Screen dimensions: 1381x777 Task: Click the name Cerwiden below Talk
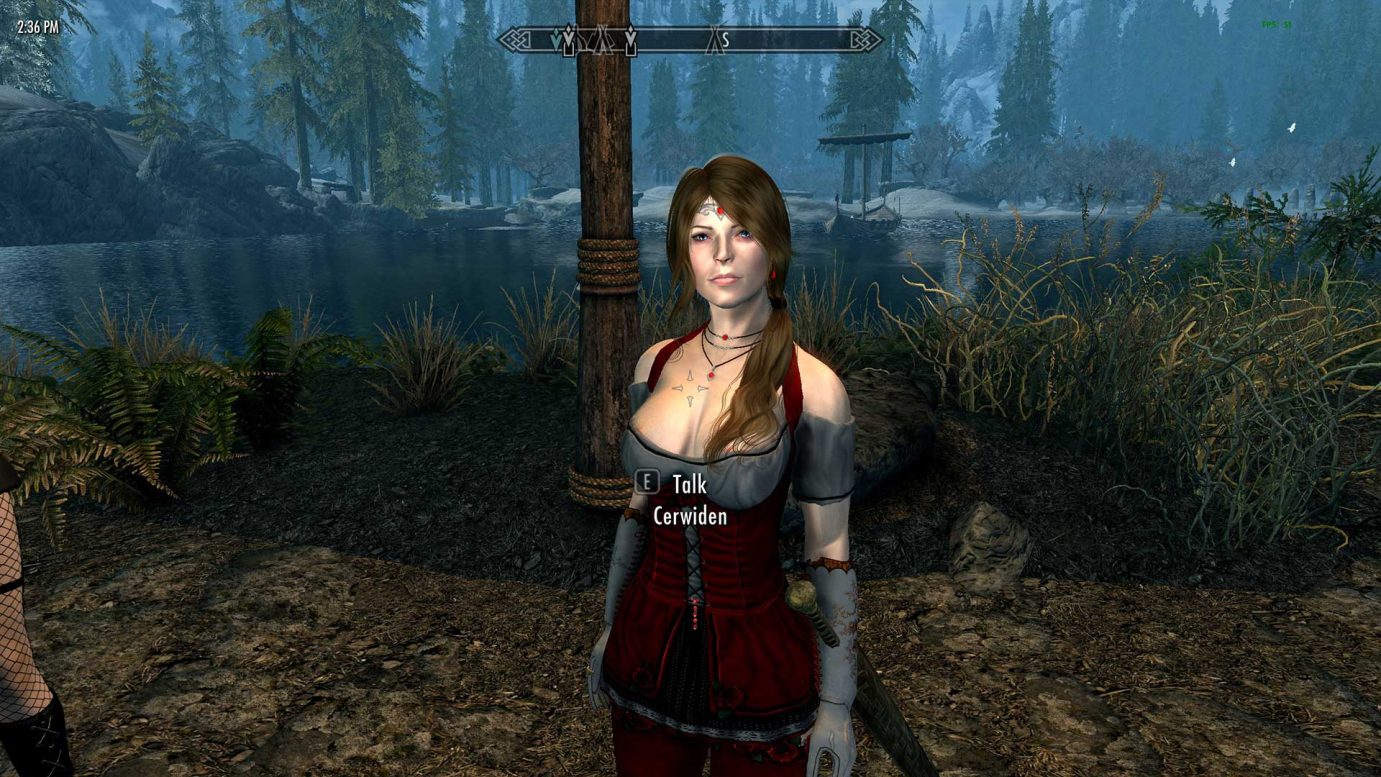coord(691,516)
